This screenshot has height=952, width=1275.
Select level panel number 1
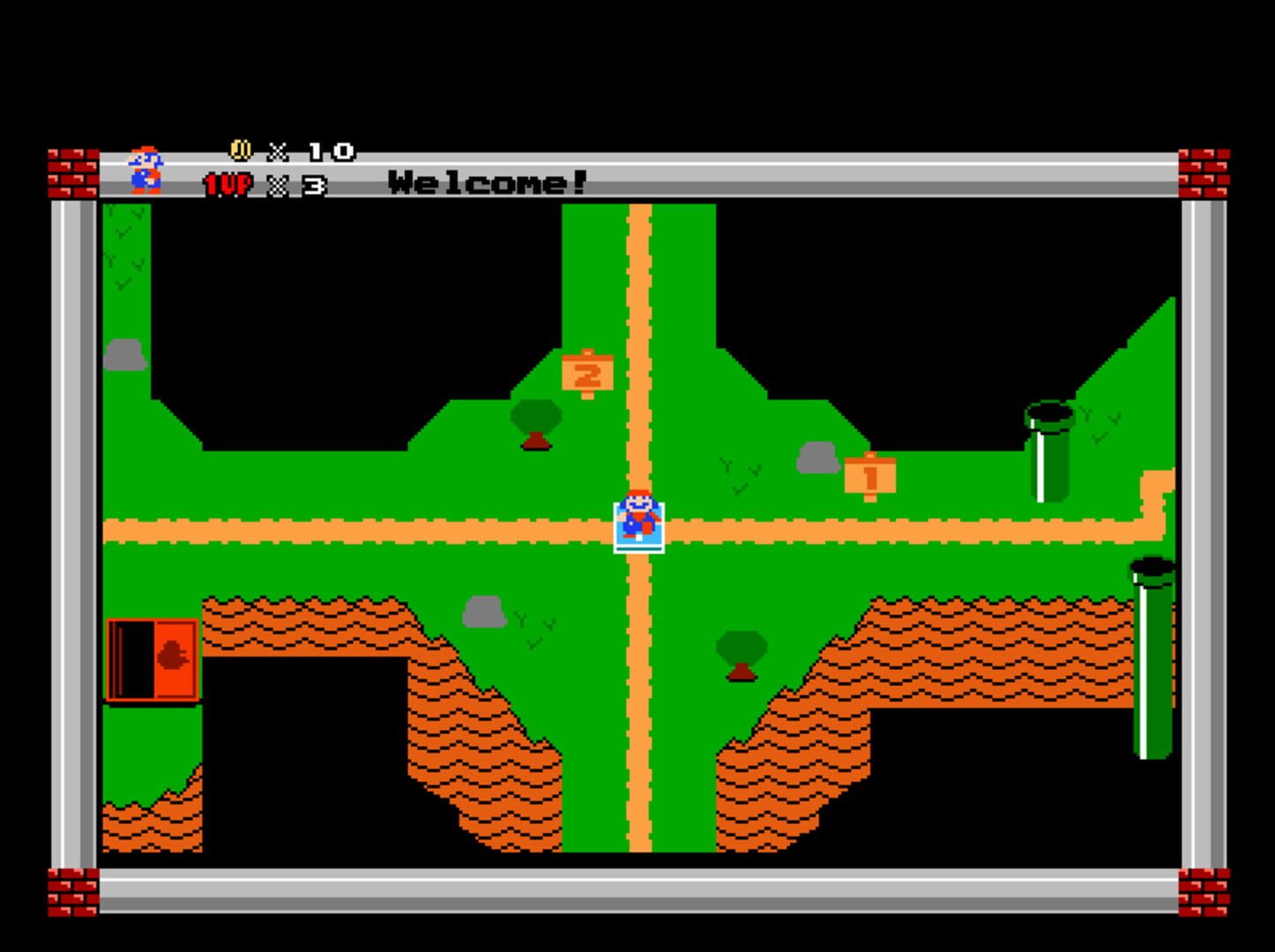point(869,474)
